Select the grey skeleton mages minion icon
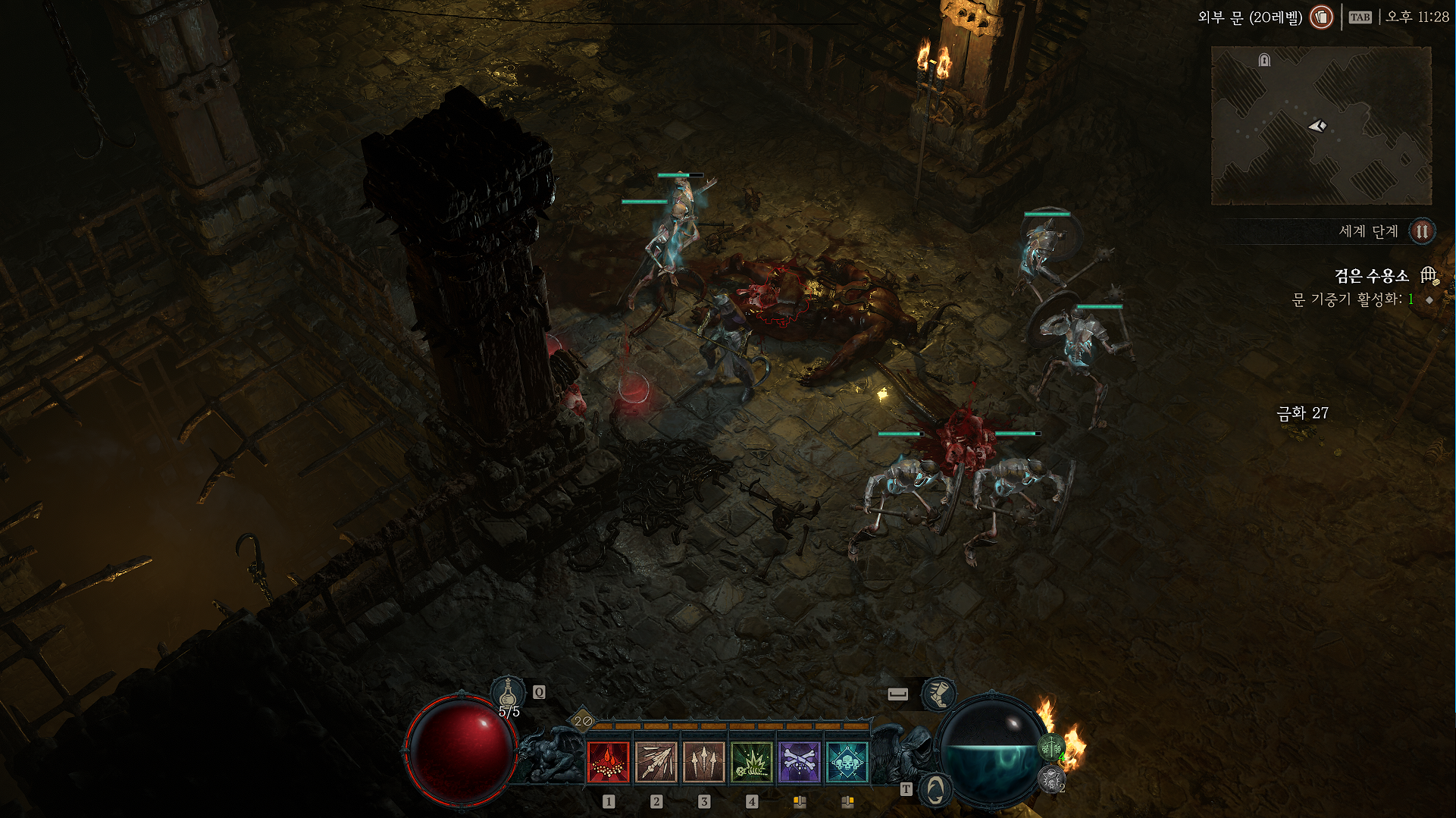 tap(1051, 779)
